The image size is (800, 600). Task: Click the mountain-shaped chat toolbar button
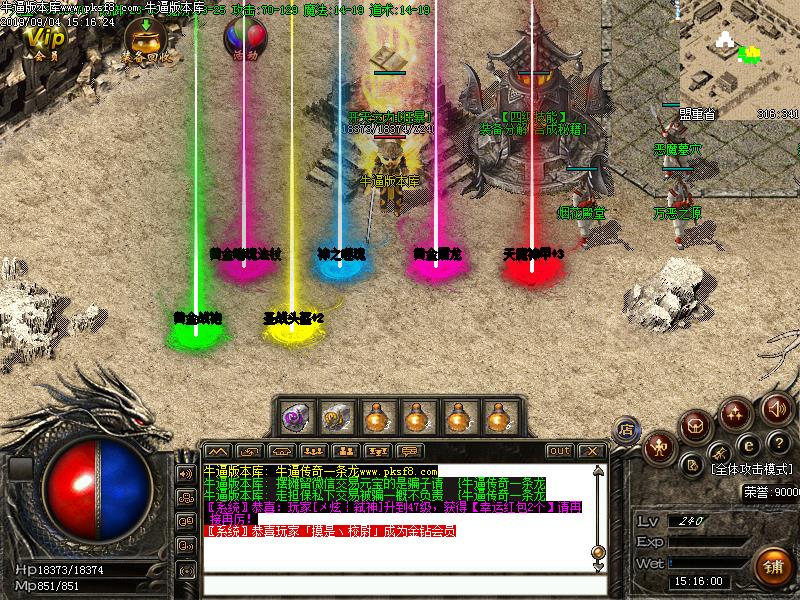pyautogui.click(x=218, y=451)
